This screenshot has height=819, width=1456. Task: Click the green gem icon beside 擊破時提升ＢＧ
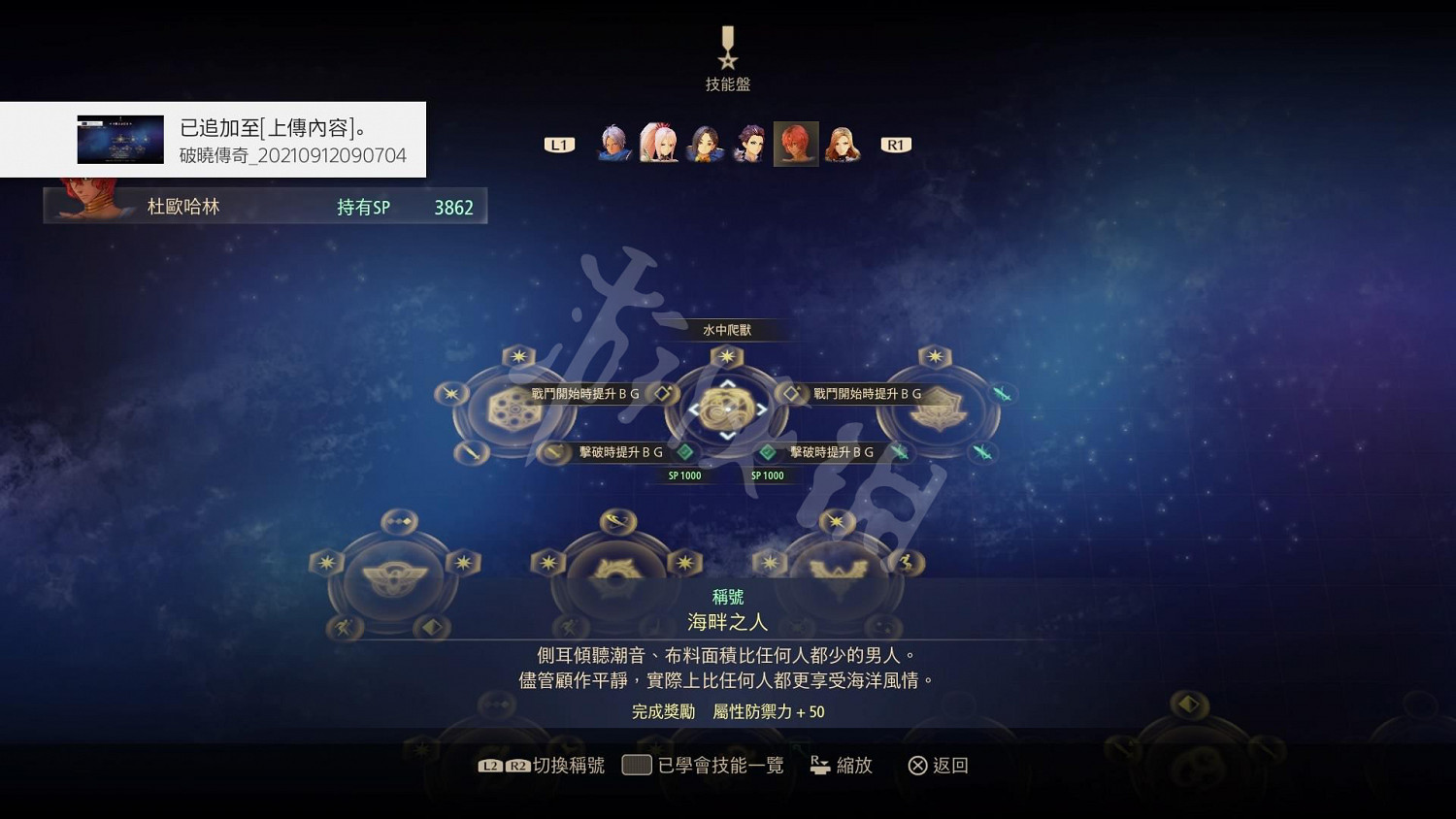(x=685, y=451)
